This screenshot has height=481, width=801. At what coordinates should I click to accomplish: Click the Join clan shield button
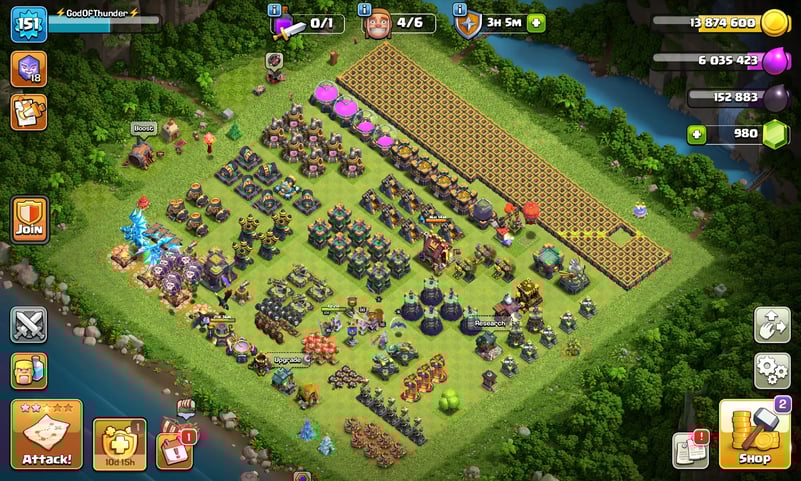click(x=28, y=219)
